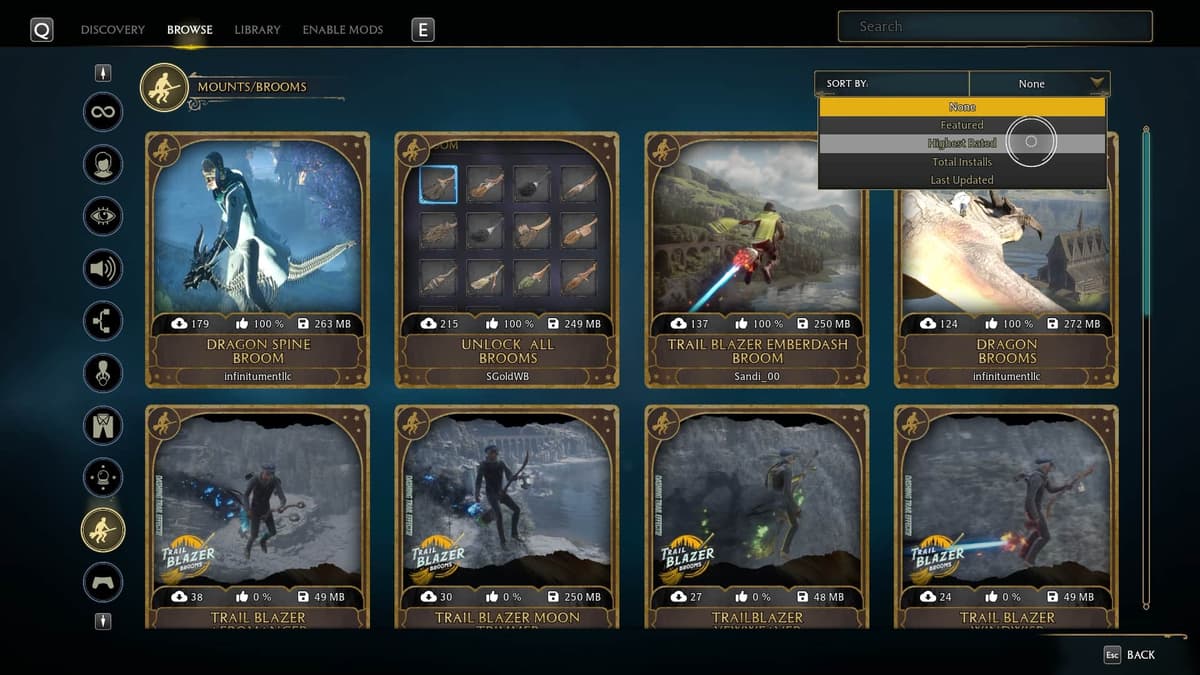Click the mod search field
Viewport: 1200px width, 675px height.
point(994,27)
